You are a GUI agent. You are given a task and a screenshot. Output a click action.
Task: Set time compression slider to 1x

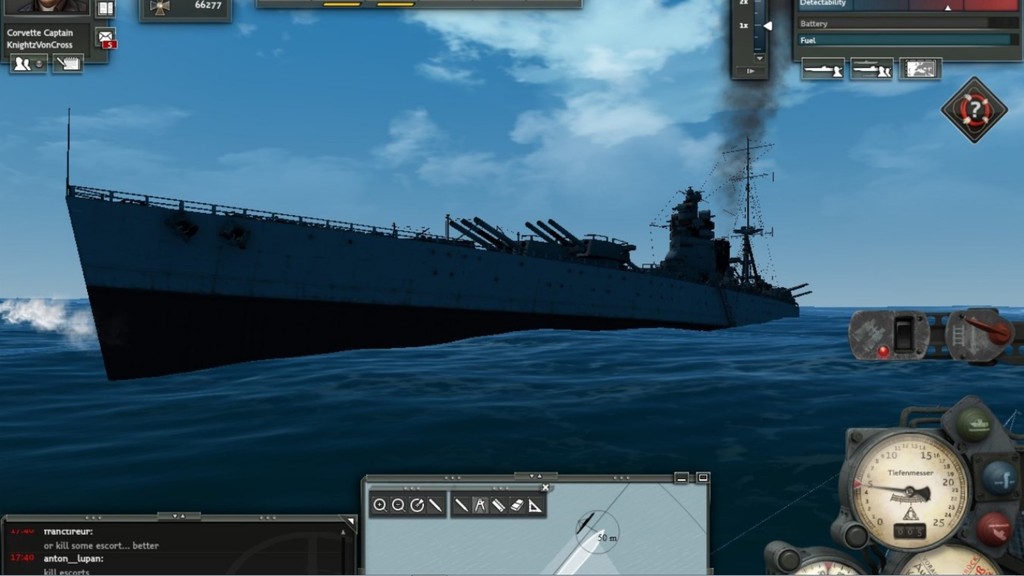tap(767, 26)
